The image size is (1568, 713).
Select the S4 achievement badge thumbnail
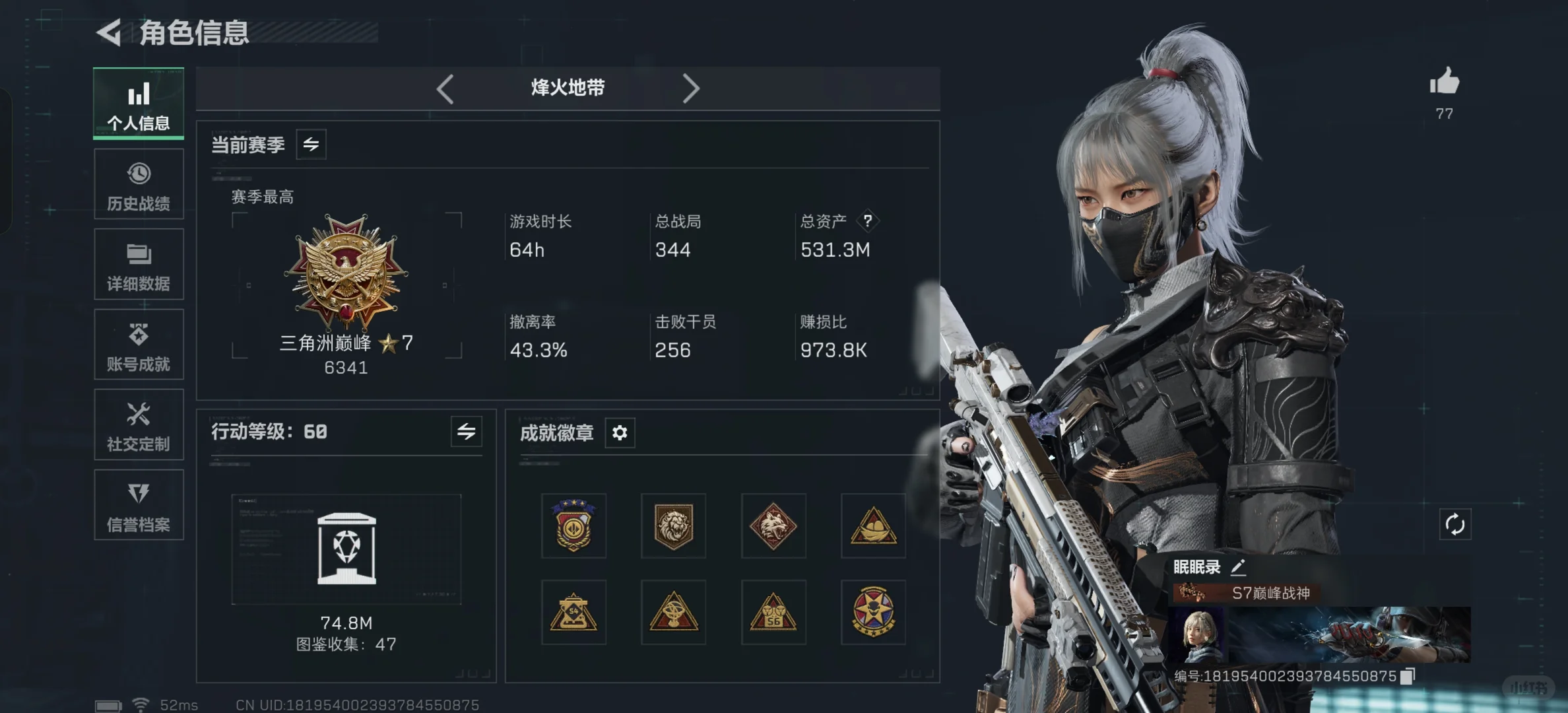coord(573,613)
